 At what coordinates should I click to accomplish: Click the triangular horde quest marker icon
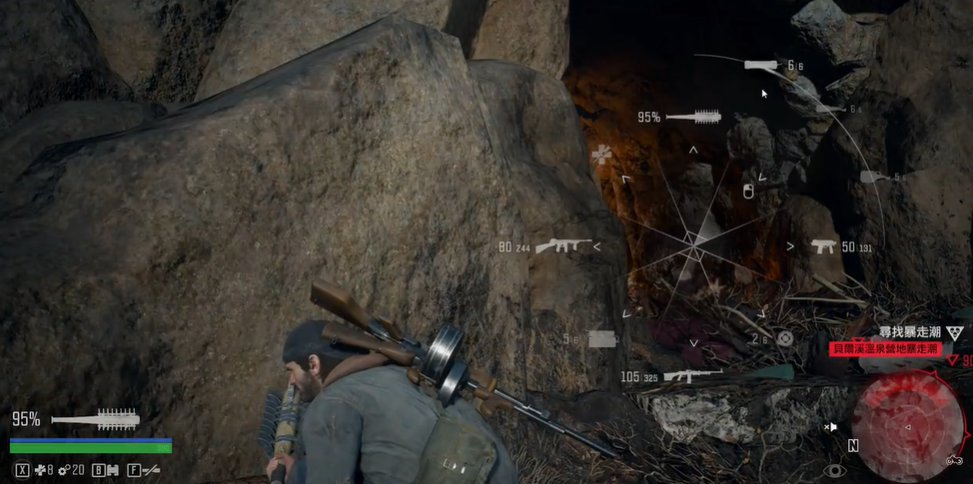pyautogui.click(x=955, y=334)
